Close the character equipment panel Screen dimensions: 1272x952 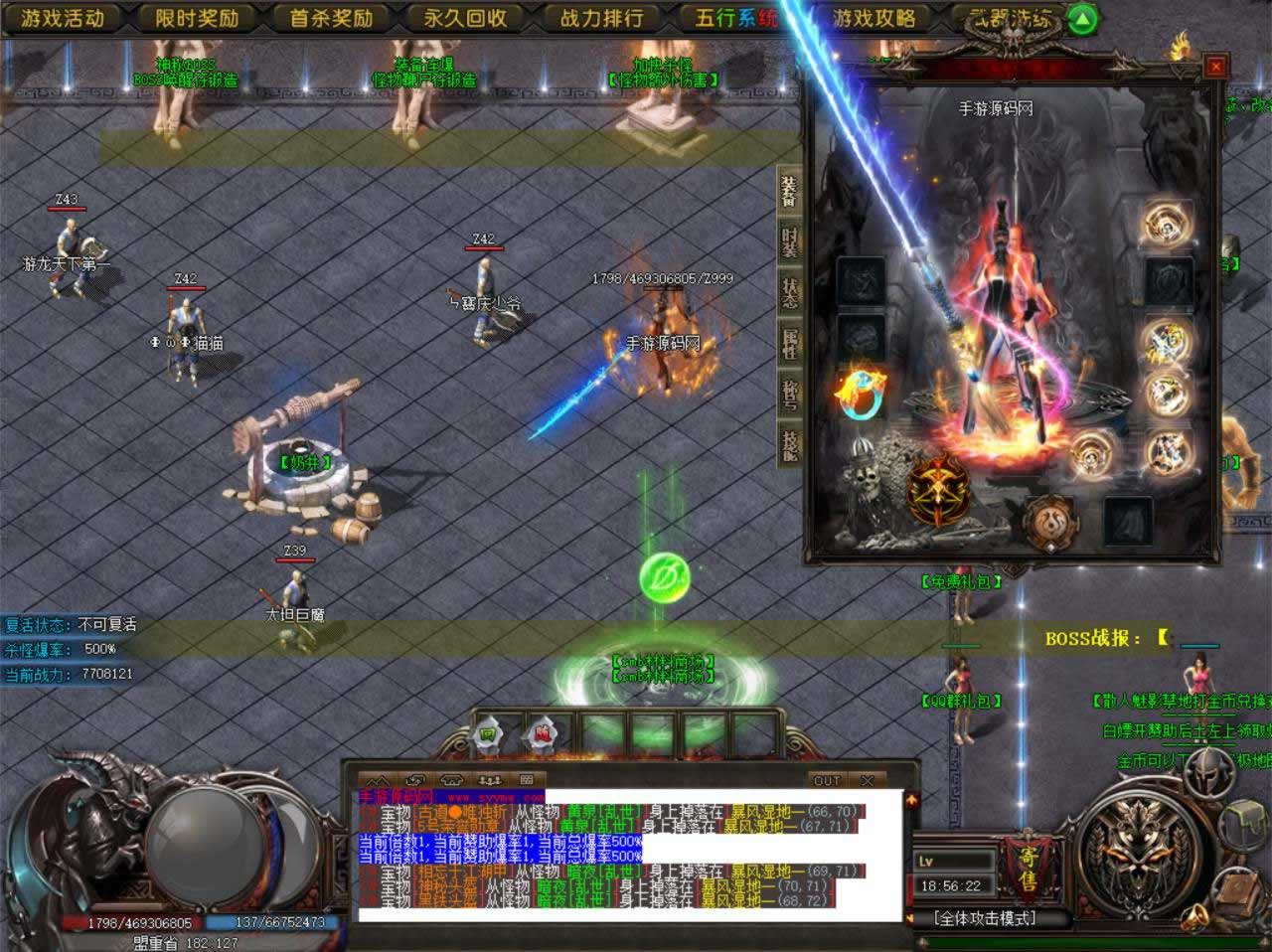pos(1214,67)
